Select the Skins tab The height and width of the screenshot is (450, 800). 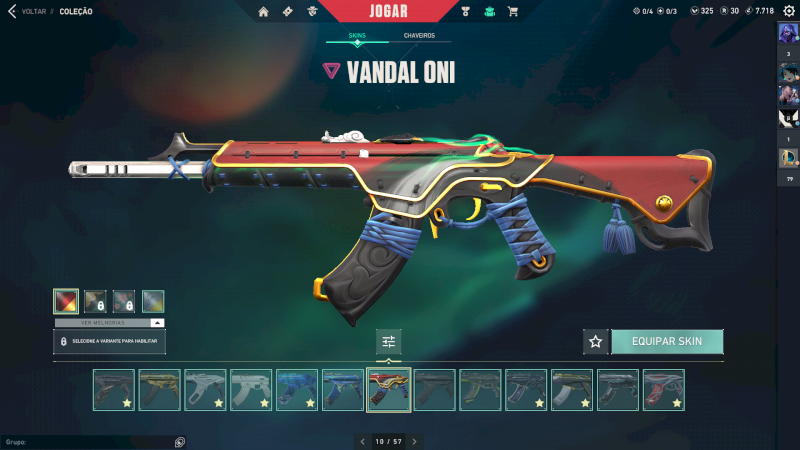[x=357, y=36]
